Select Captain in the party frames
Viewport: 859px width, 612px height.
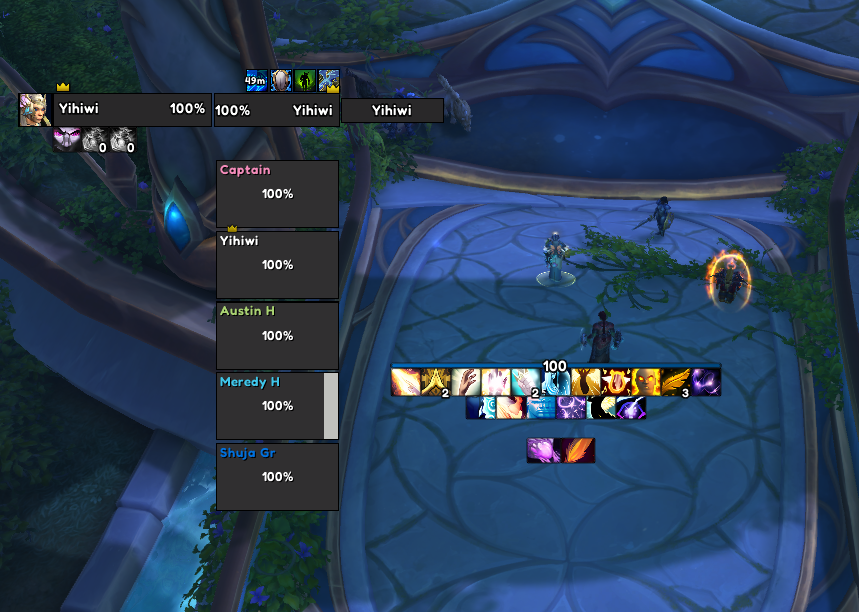pyautogui.click(x=277, y=193)
